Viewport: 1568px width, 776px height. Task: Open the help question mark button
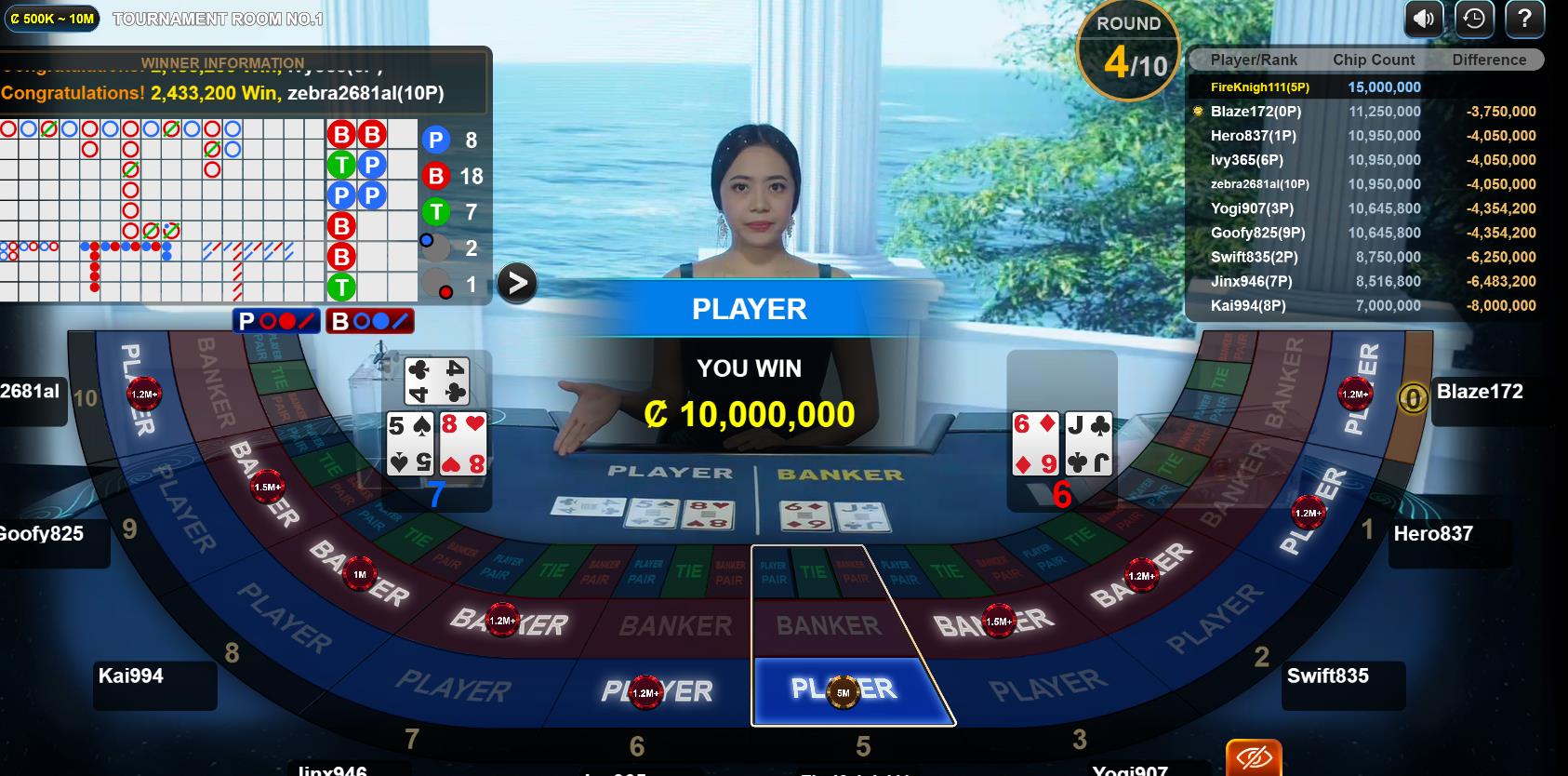pos(1524,19)
